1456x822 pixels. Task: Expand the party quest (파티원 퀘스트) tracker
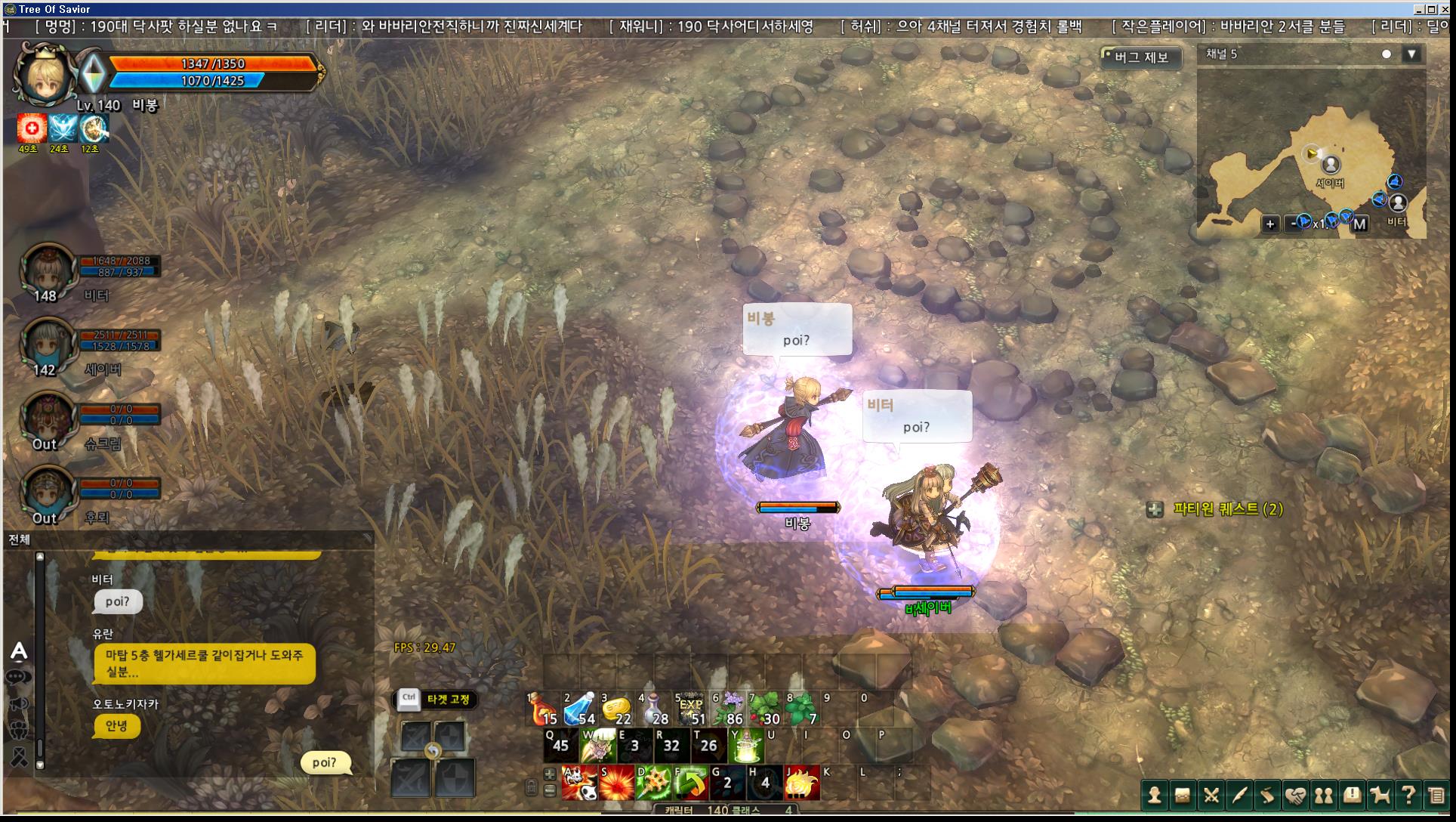point(1155,510)
